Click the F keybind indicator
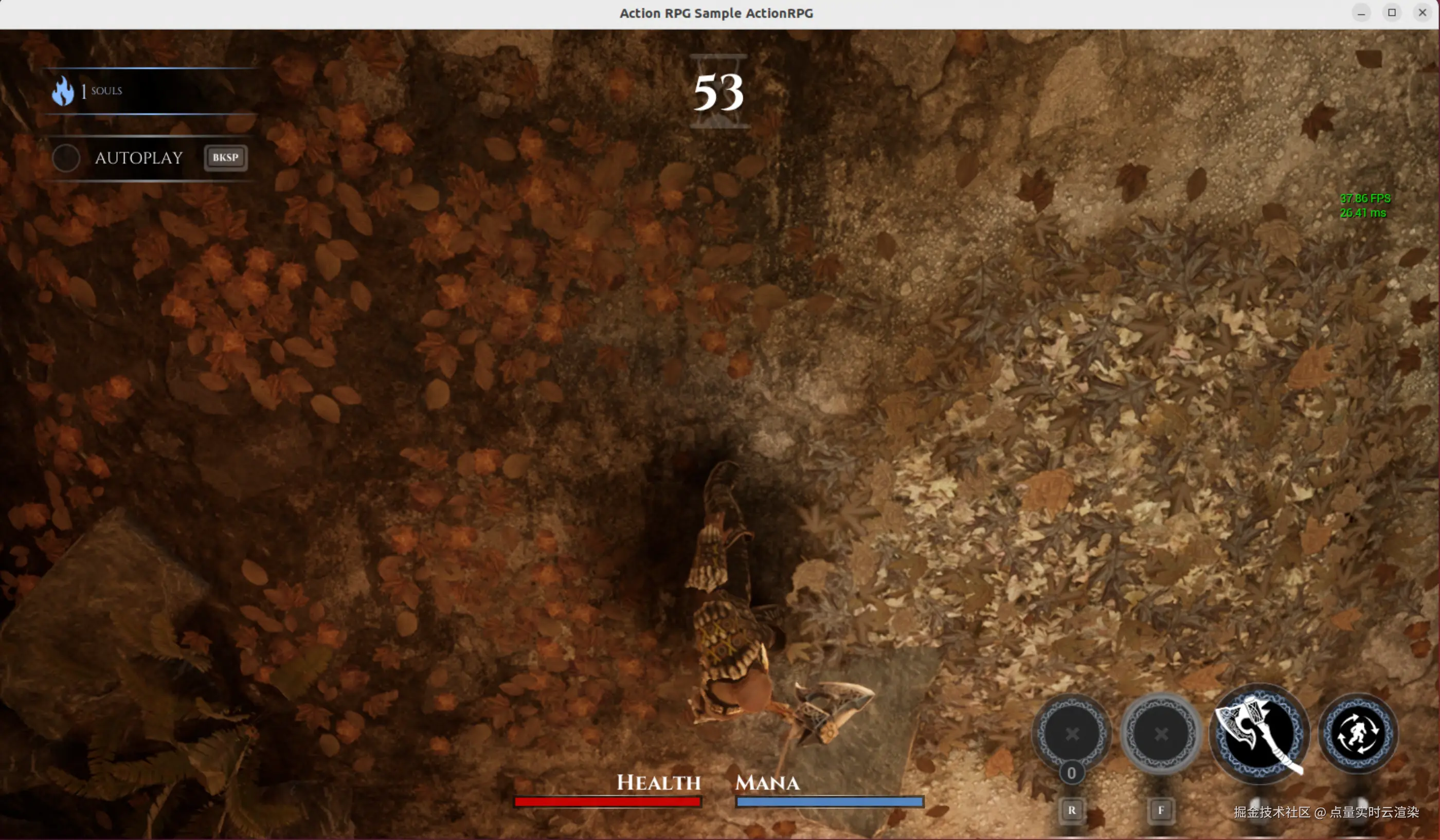The height and width of the screenshot is (840, 1440). [x=1162, y=810]
